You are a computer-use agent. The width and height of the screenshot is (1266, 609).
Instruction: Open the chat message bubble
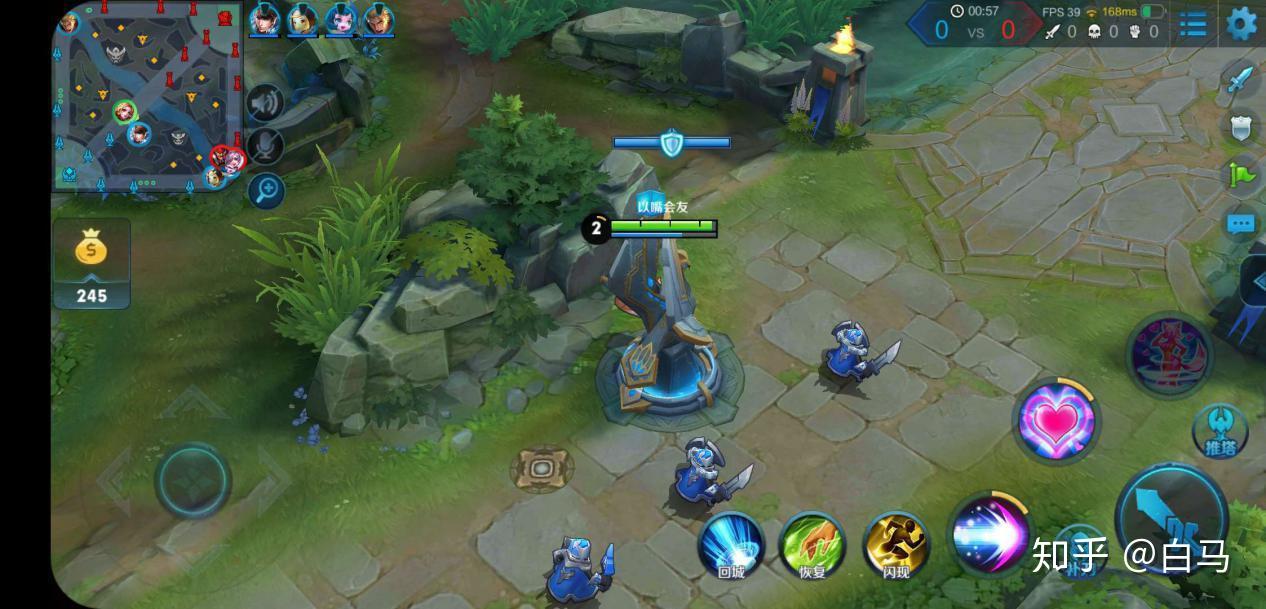[1241, 224]
